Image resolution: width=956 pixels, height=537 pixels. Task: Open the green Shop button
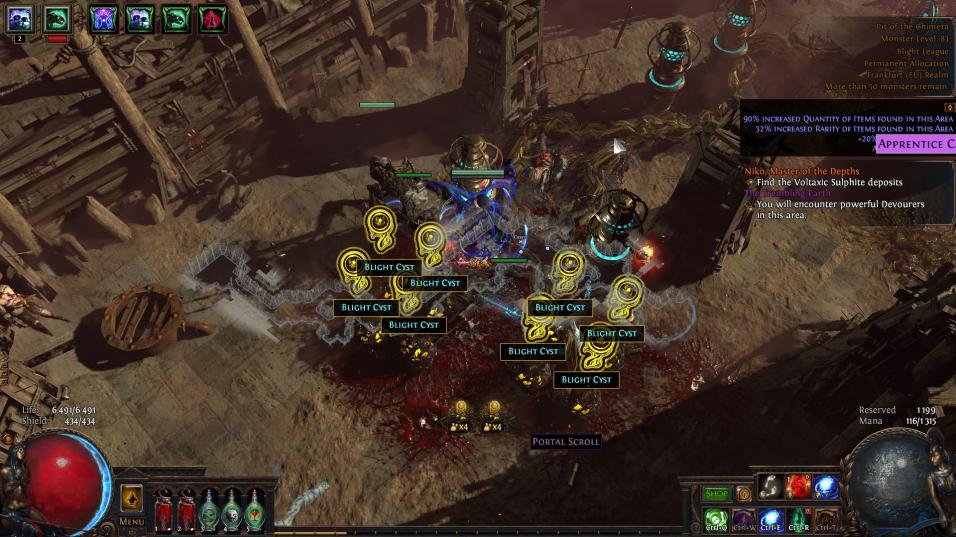tap(716, 494)
